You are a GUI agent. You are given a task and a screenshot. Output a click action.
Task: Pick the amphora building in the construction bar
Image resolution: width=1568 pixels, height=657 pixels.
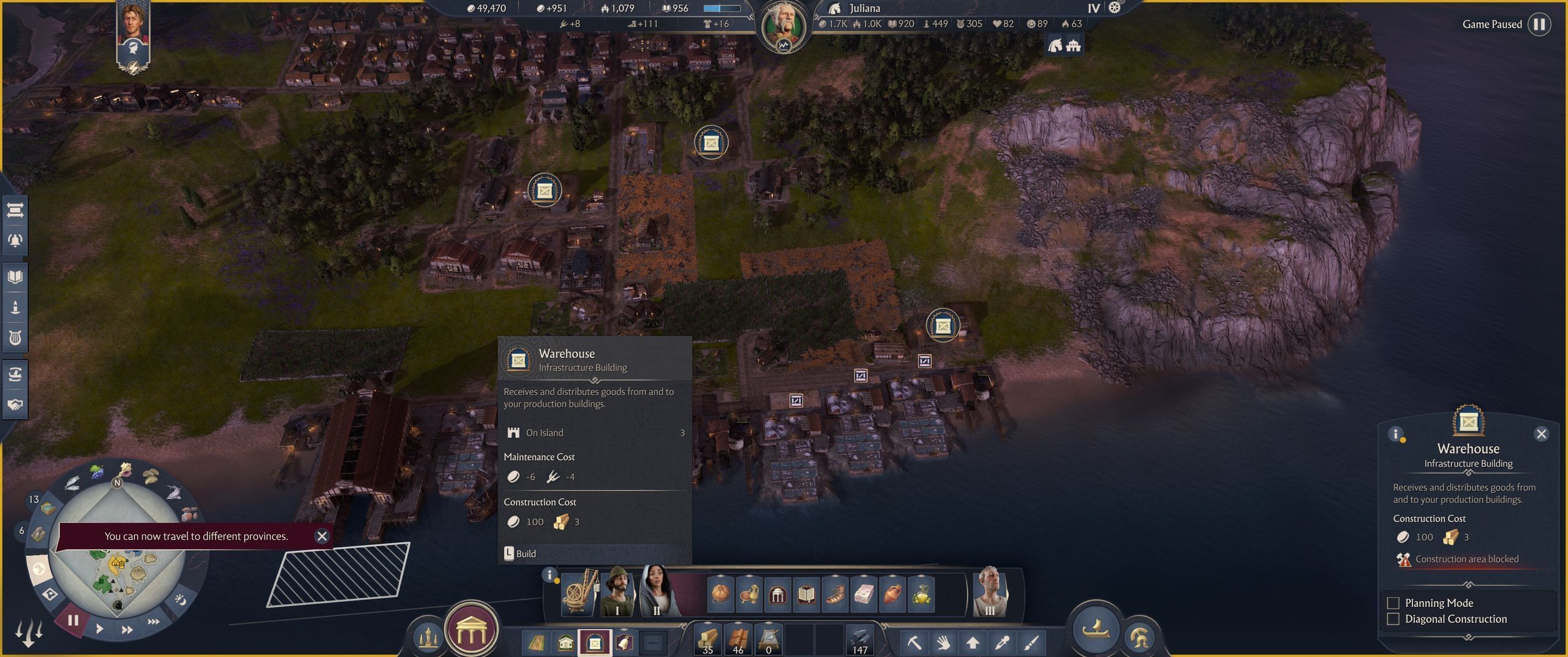pyautogui.click(x=893, y=594)
